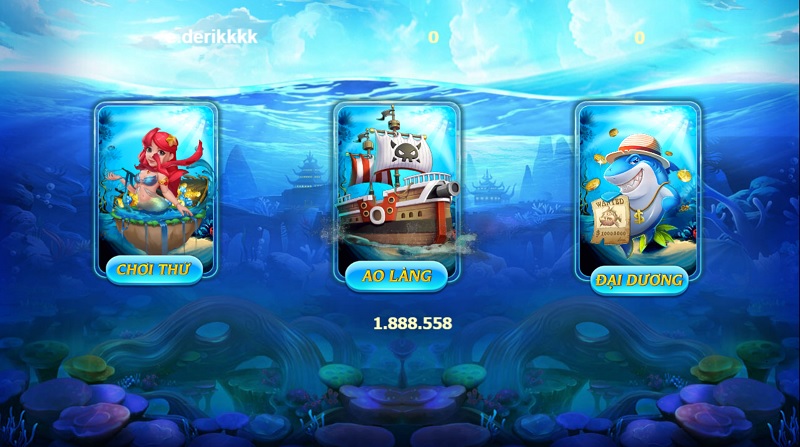Open the Đại Dương room
Viewport: 800px width, 447px height.
[638, 279]
